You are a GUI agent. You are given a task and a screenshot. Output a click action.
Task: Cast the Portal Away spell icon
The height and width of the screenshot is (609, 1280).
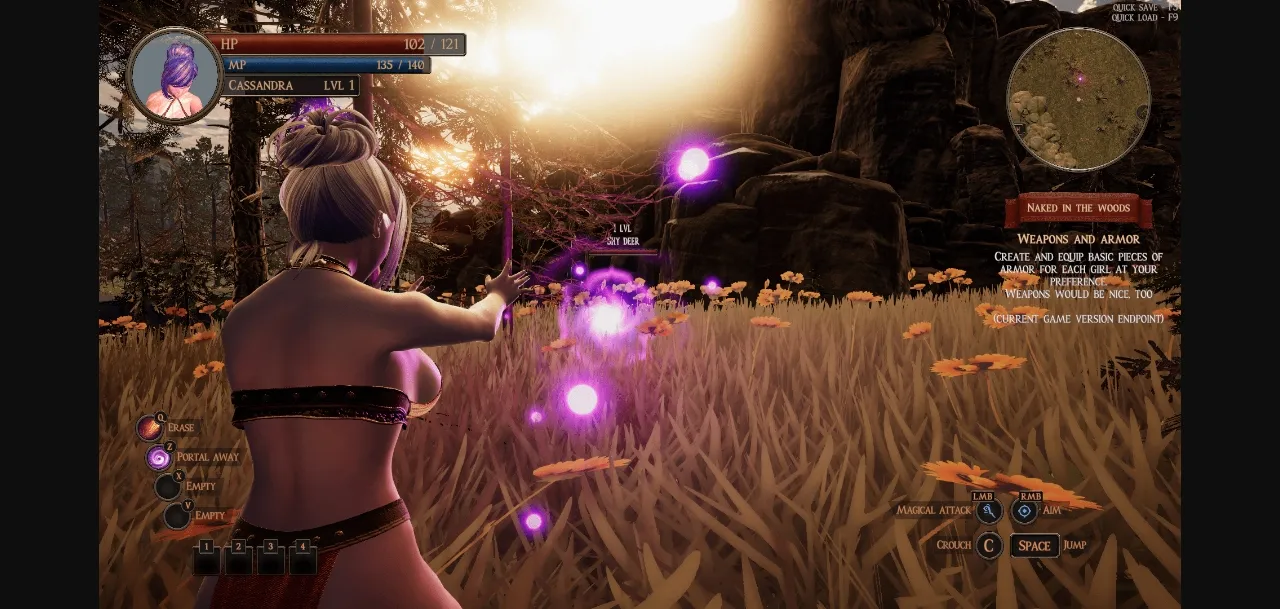(158, 458)
